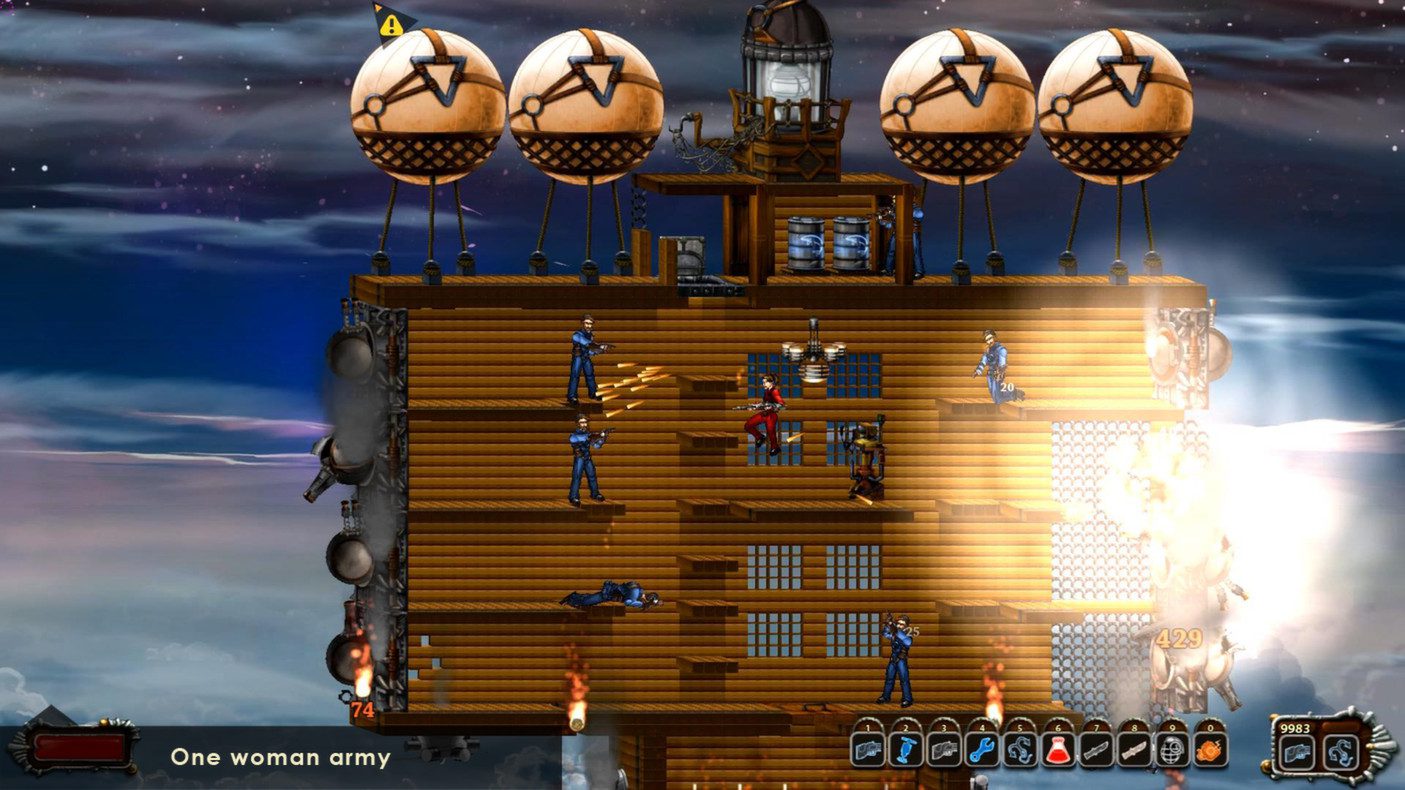The width and height of the screenshot is (1405, 790).
Task: Click the One woman army achievement text
Action: click(x=280, y=758)
